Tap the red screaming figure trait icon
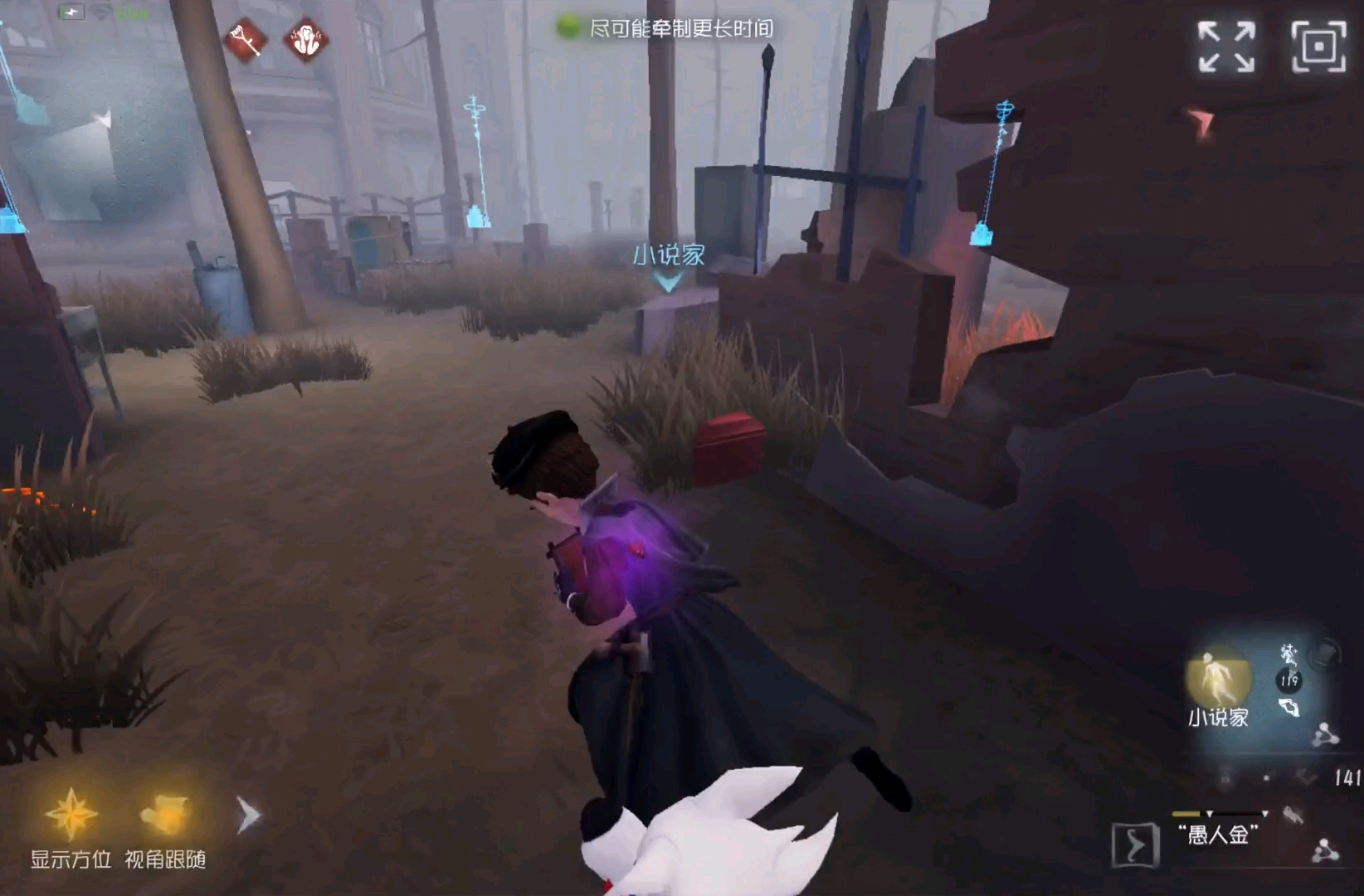 pos(306,39)
